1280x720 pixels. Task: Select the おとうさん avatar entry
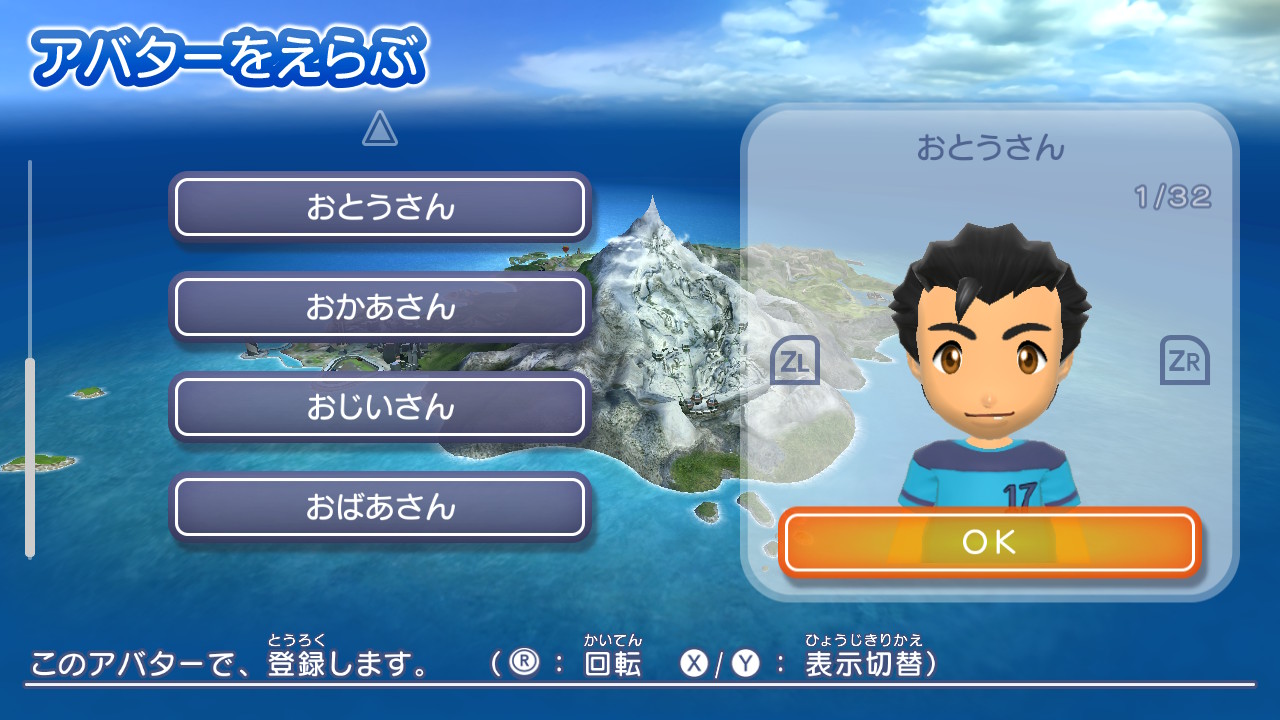pyautogui.click(x=380, y=207)
